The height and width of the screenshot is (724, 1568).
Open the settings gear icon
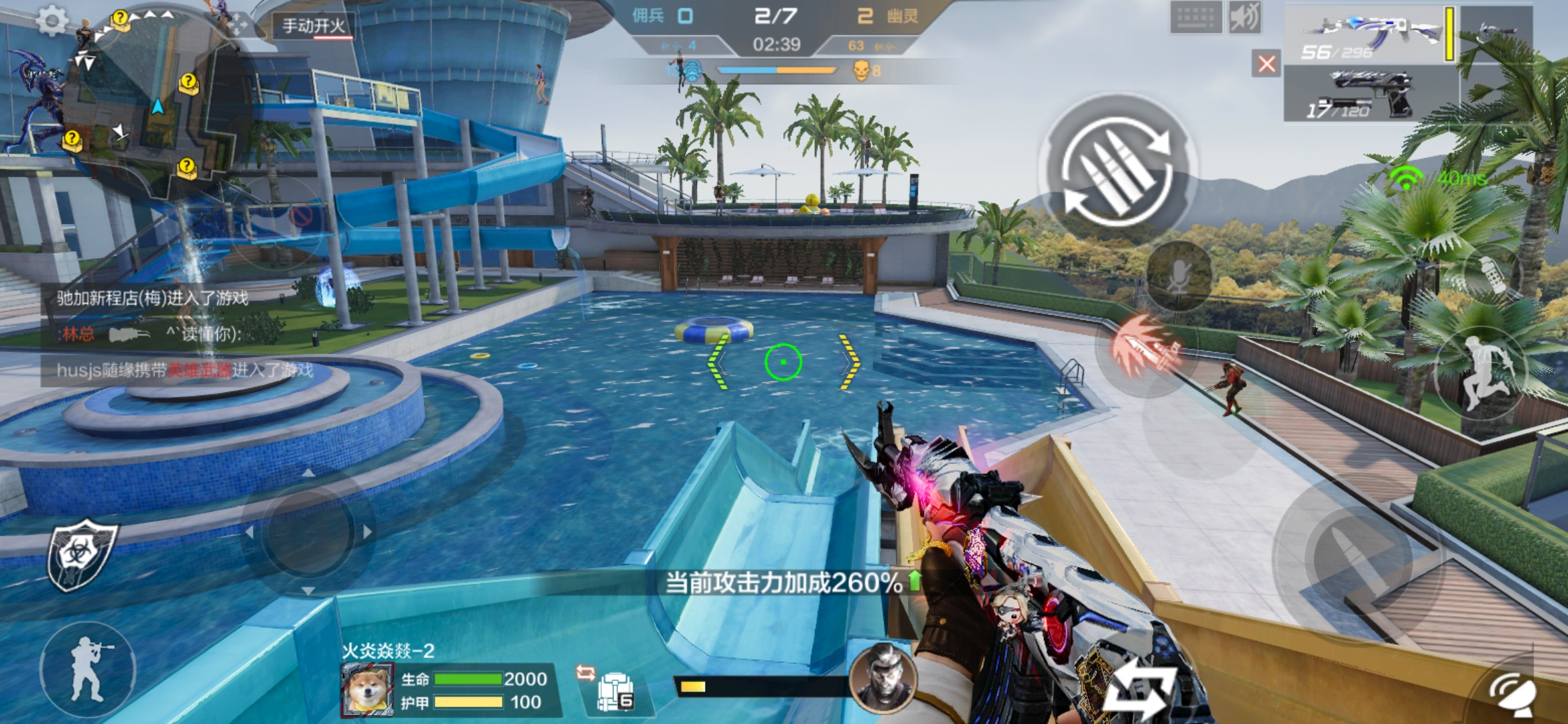pos(52,21)
